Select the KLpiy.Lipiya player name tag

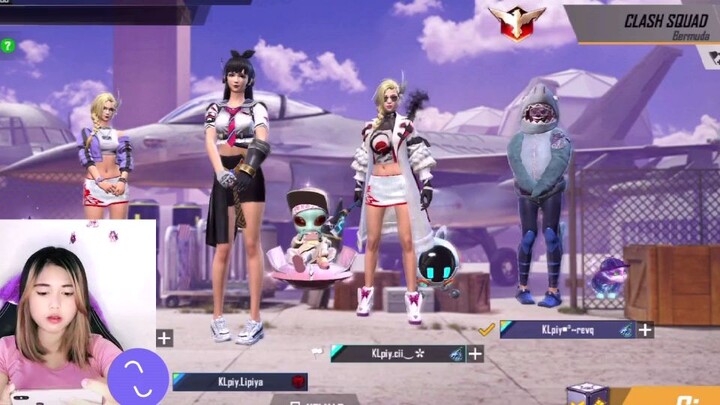point(239,381)
